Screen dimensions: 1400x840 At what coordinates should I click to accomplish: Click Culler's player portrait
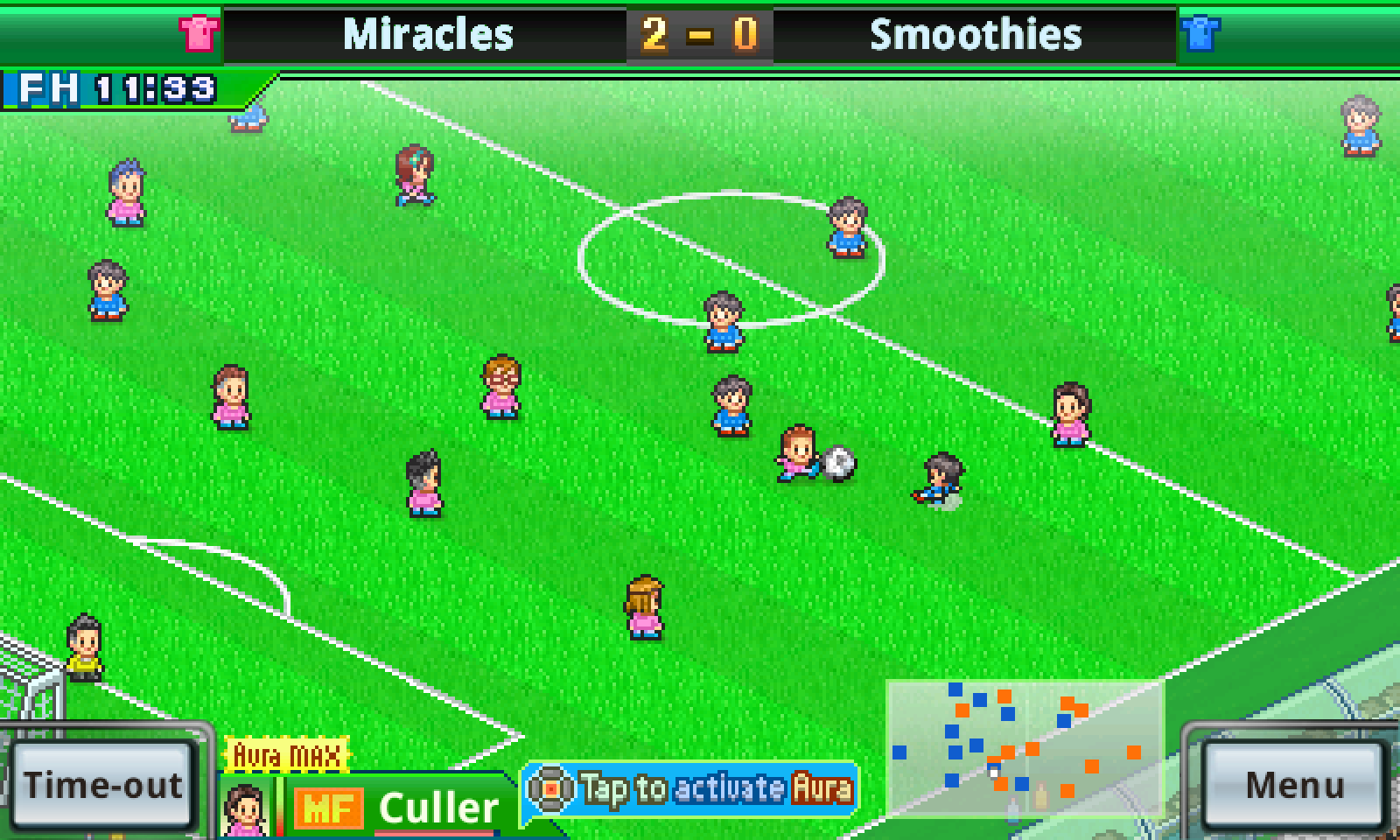coord(248,808)
